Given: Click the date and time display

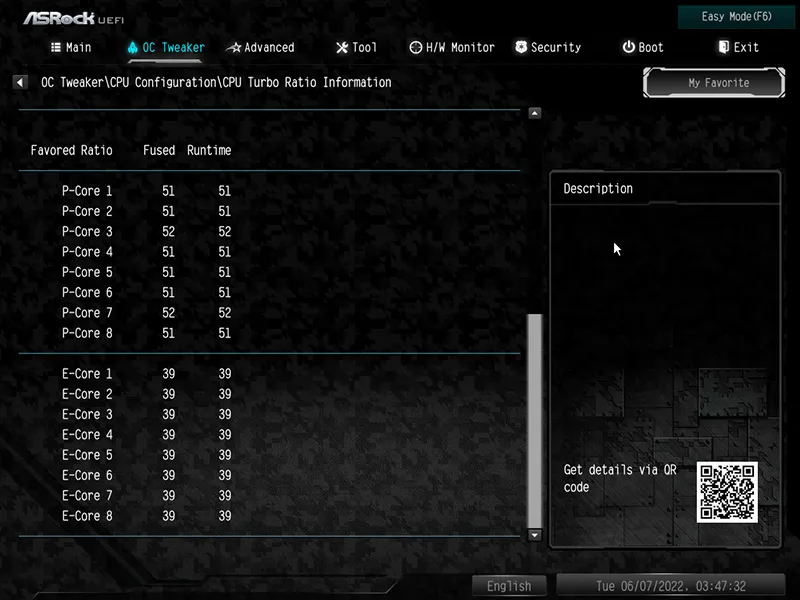Looking at the screenshot, I should pos(671,586).
